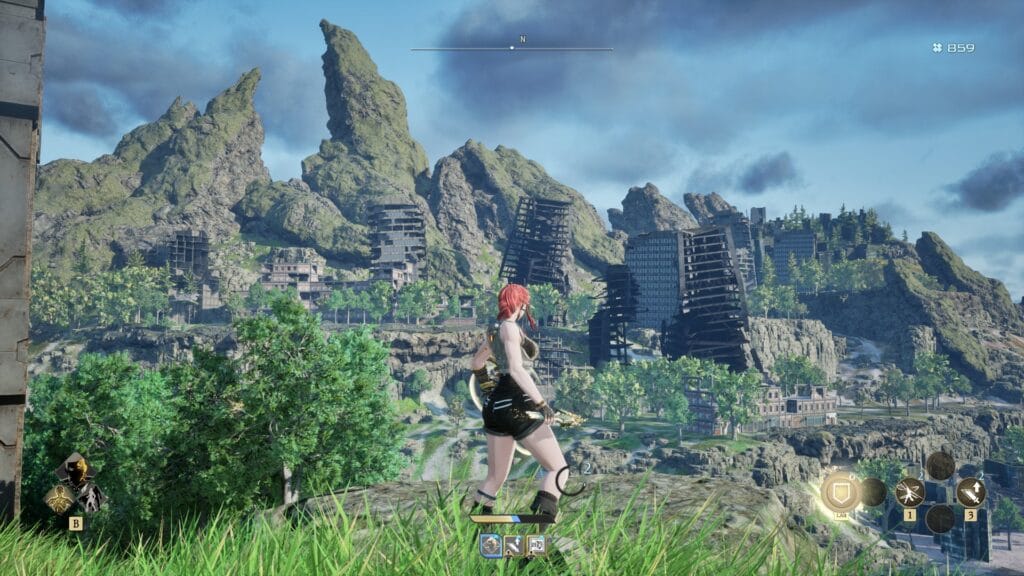The width and height of the screenshot is (1024, 576).
Task: Use the slashing strike skill icon
Action: tap(909, 491)
